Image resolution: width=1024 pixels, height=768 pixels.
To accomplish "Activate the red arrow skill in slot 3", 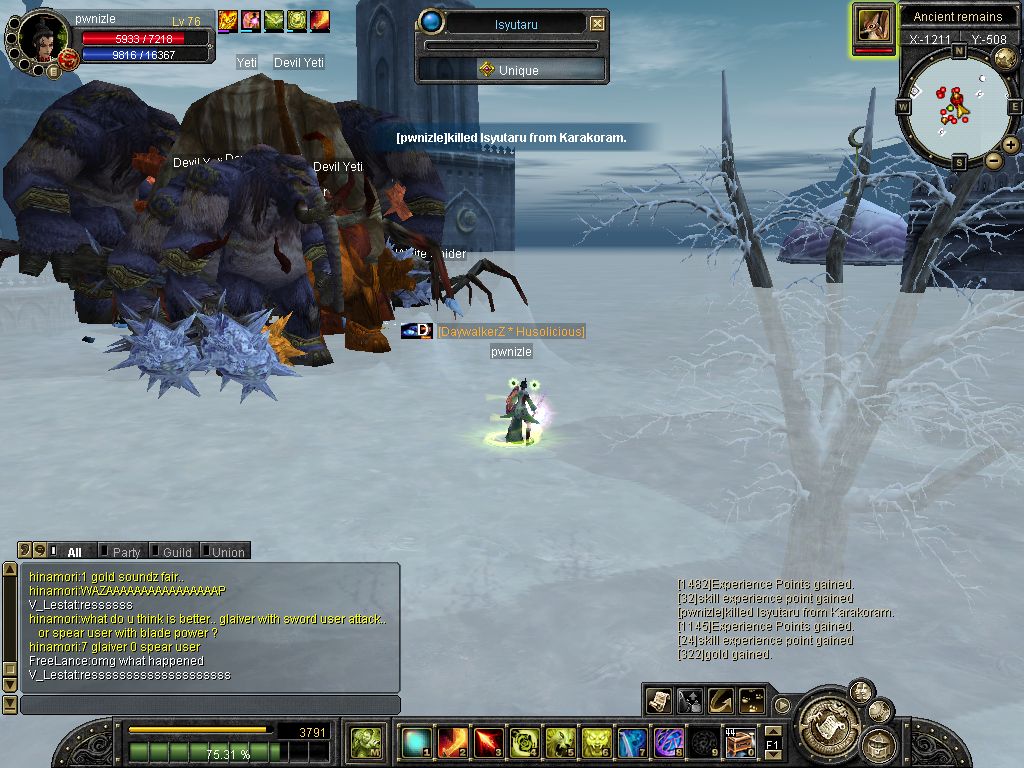I will click(x=488, y=742).
